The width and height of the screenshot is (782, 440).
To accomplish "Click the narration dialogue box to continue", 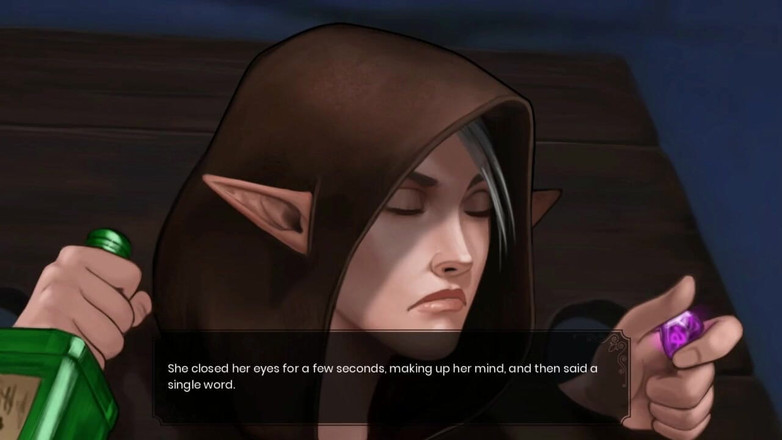I will click(x=390, y=376).
